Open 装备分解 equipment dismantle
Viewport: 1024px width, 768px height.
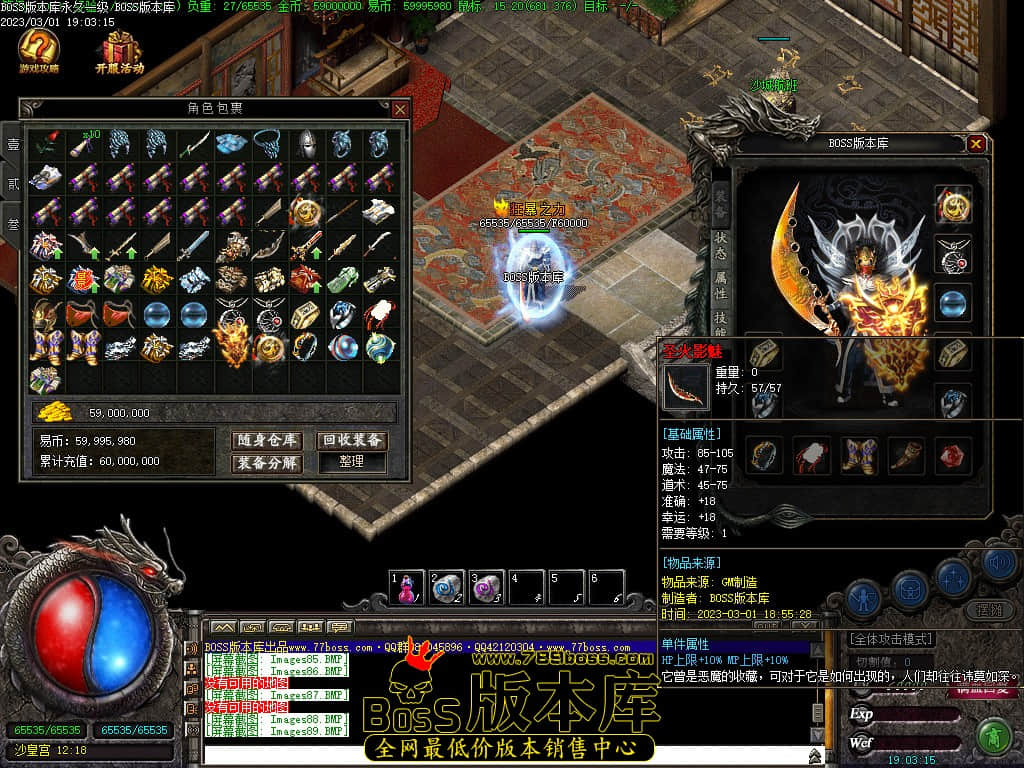coord(267,463)
